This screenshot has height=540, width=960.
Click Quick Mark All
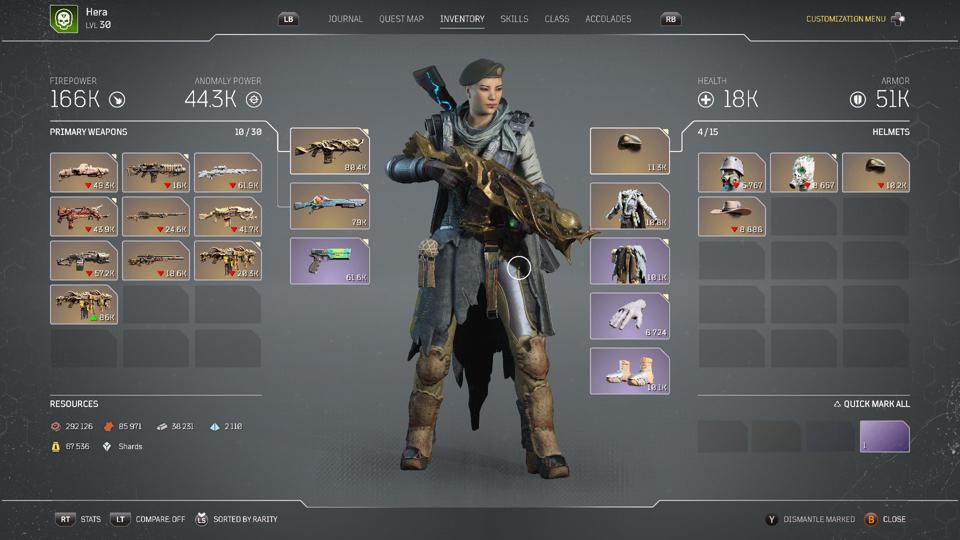[x=871, y=404]
